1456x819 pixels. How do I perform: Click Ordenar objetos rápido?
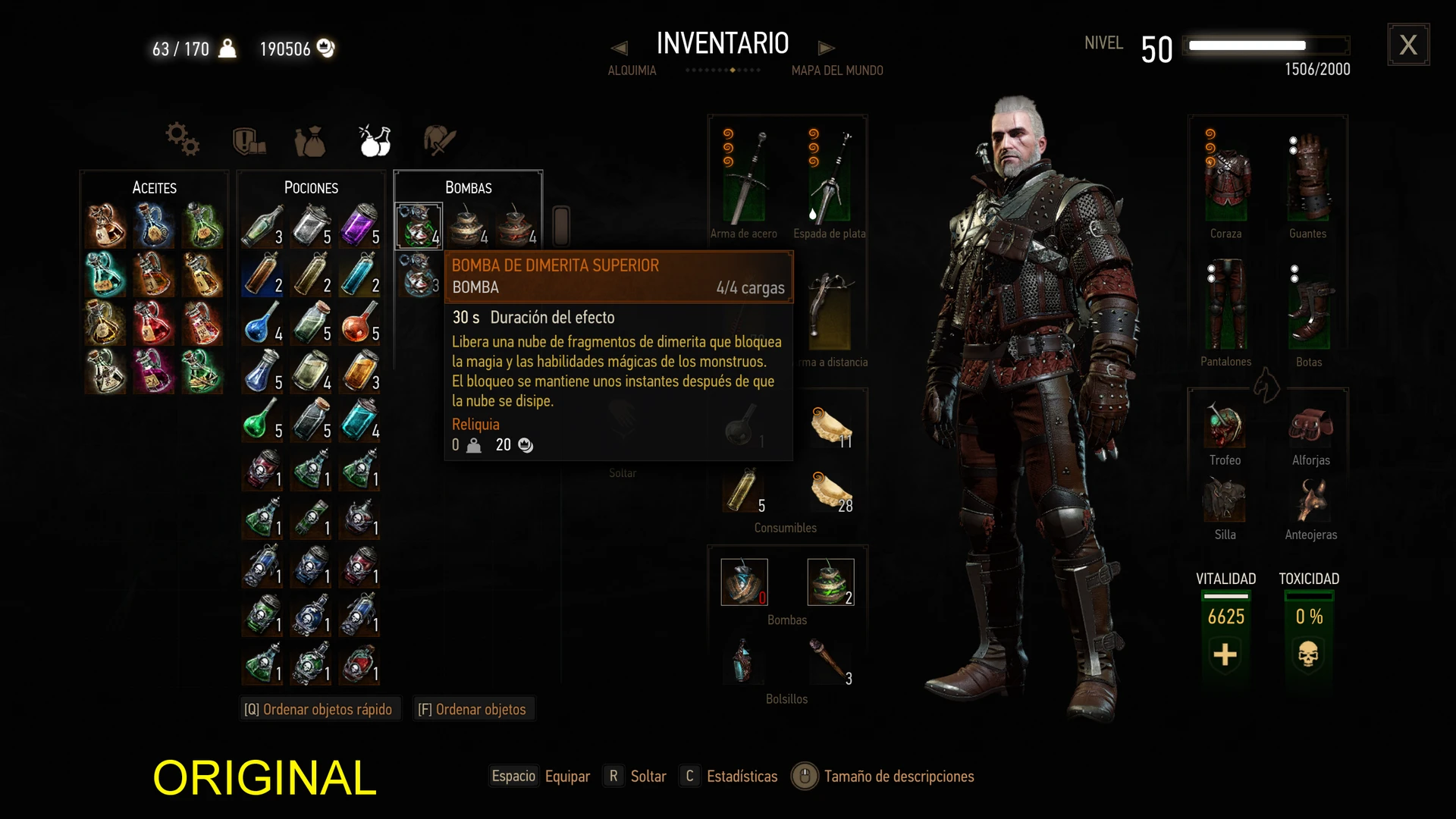click(x=318, y=709)
